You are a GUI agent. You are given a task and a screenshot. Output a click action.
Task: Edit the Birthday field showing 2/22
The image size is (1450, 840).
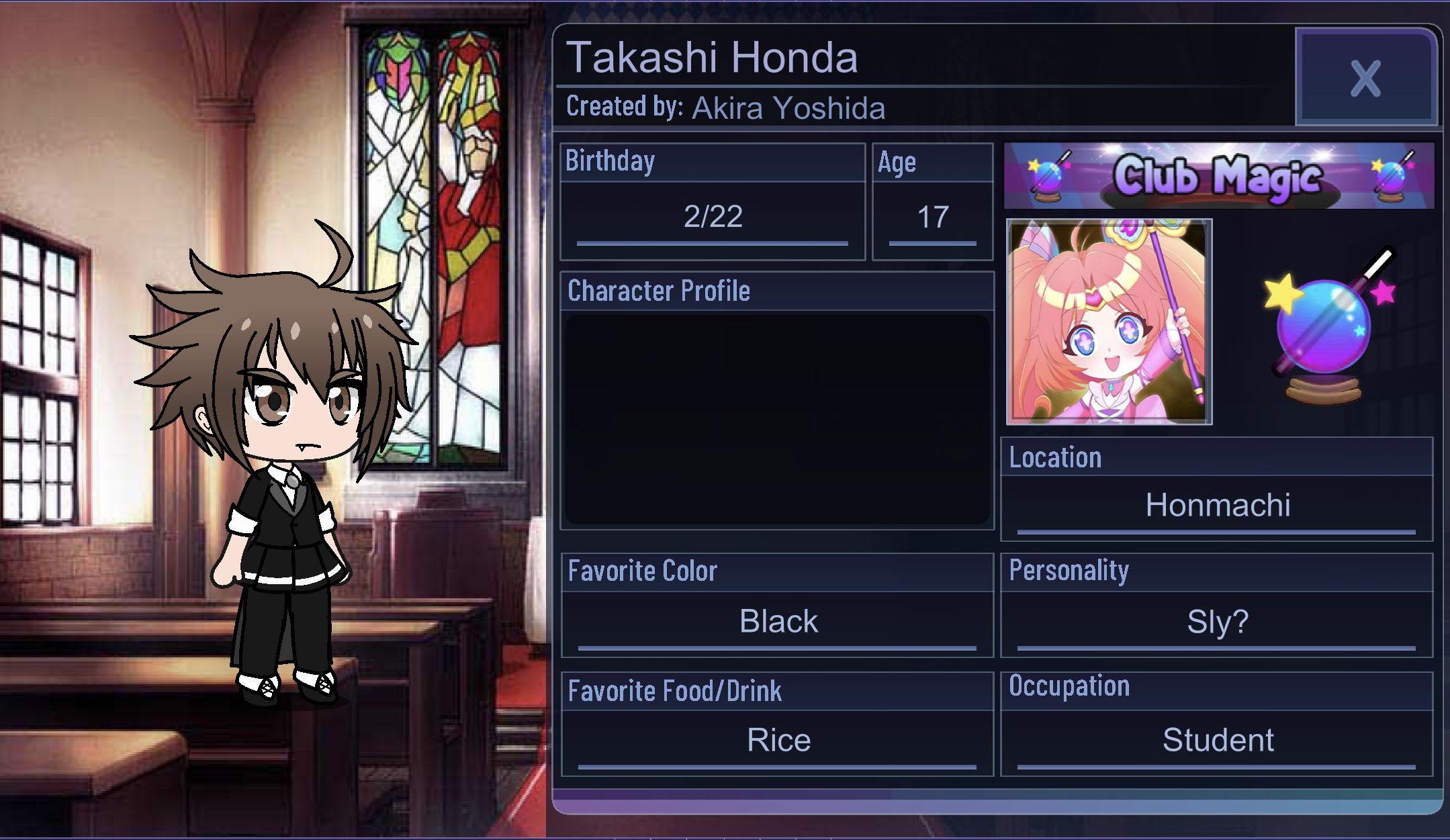(x=713, y=217)
